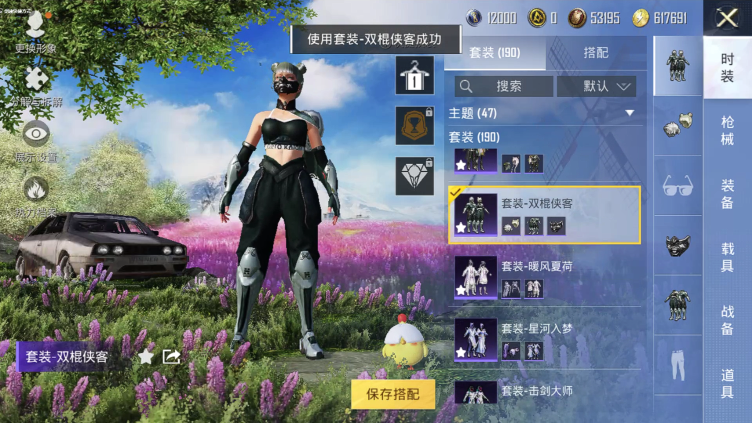Image resolution: width=752 pixels, height=423 pixels.
Task: Open the 枪械 category tab
Action: click(727, 130)
